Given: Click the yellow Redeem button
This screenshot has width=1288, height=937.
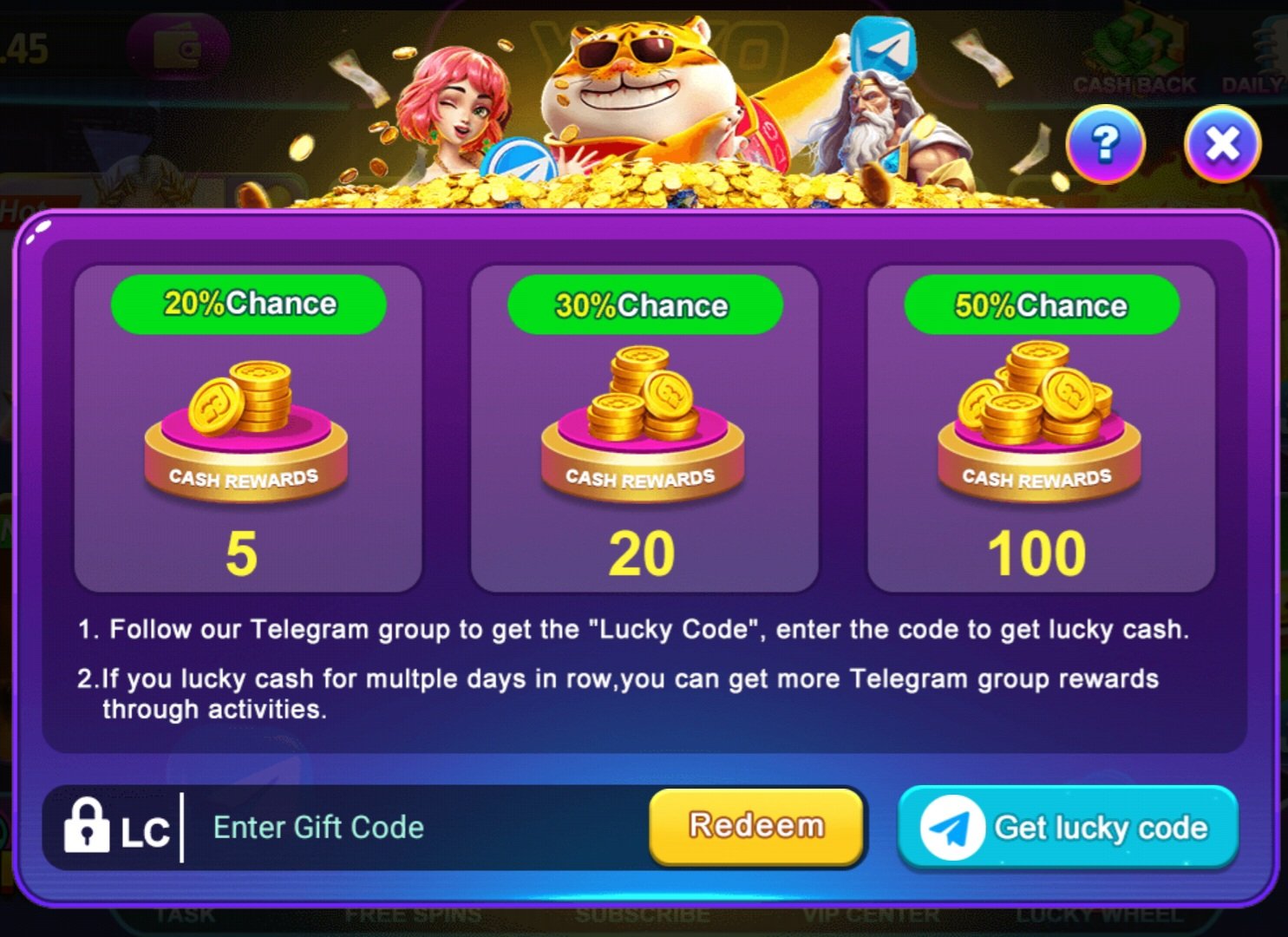Looking at the screenshot, I should [x=756, y=826].
